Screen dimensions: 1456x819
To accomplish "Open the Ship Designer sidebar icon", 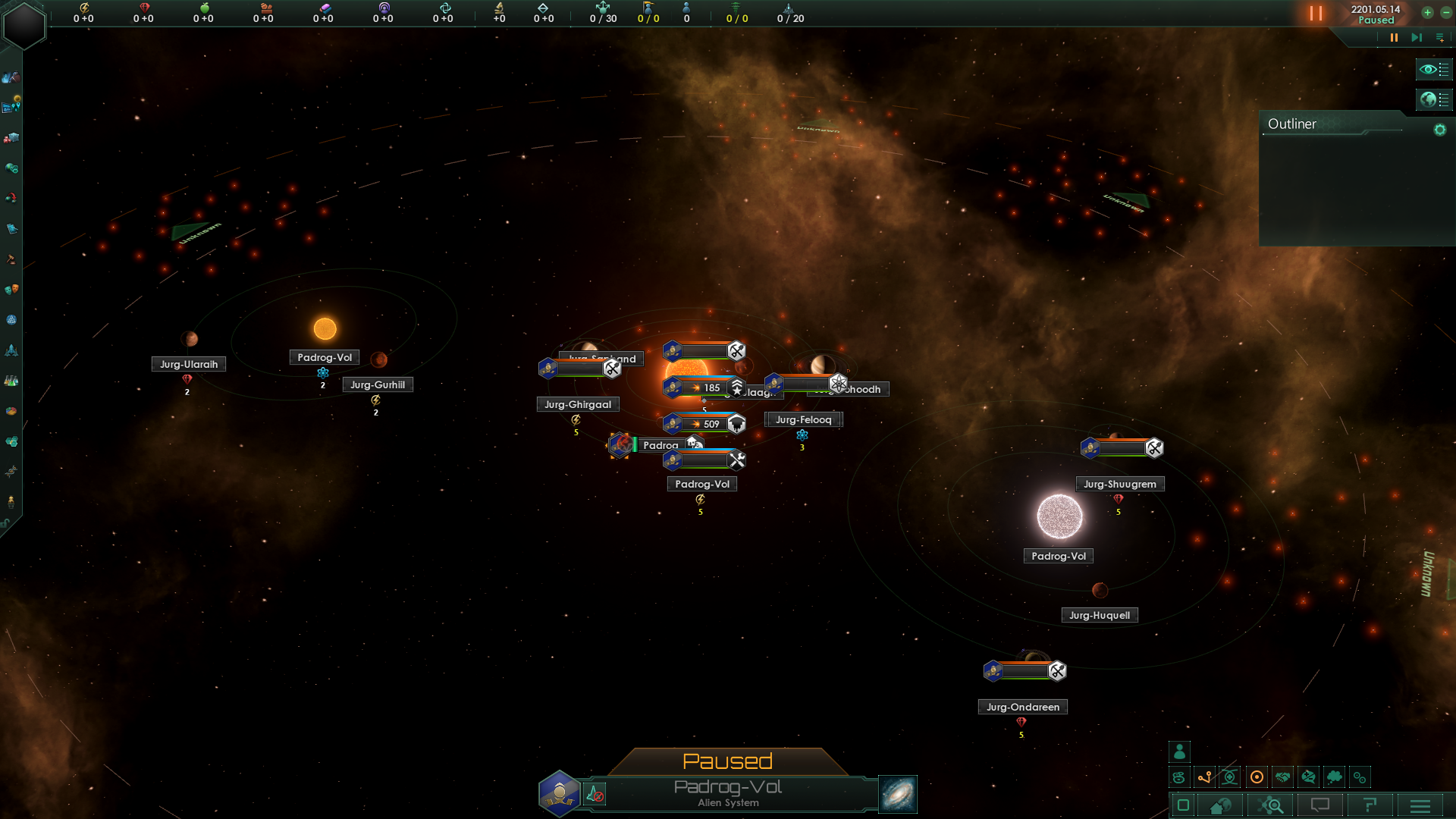I will coord(11,350).
